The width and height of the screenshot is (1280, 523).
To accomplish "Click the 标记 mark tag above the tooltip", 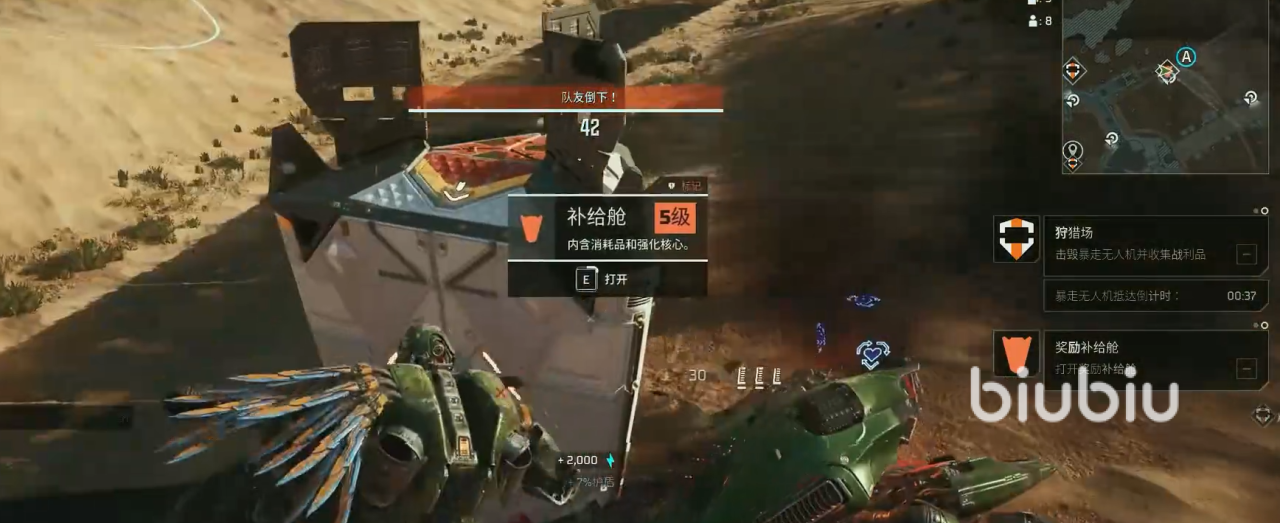I will [686, 185].
